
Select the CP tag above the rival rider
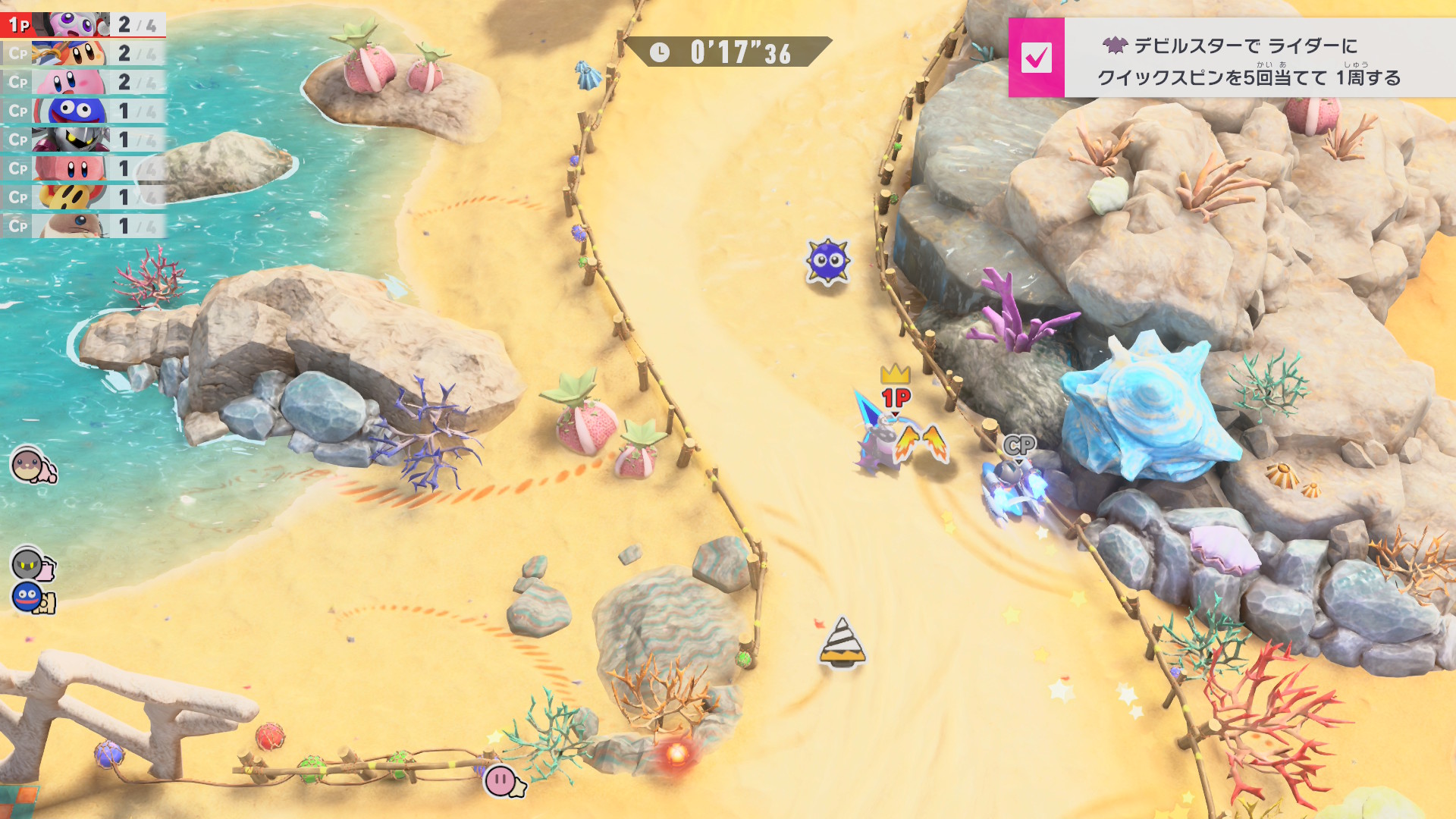coord(1018,445)
